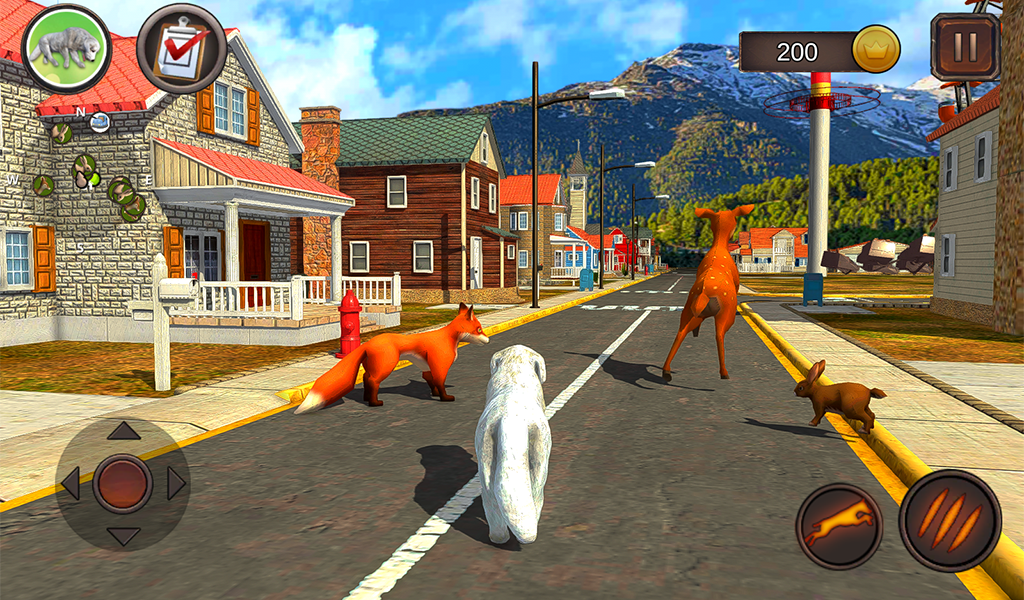Viewport: 1024px width, 600px height.
Task: Pause the game
Action: (x=965, y=47)
